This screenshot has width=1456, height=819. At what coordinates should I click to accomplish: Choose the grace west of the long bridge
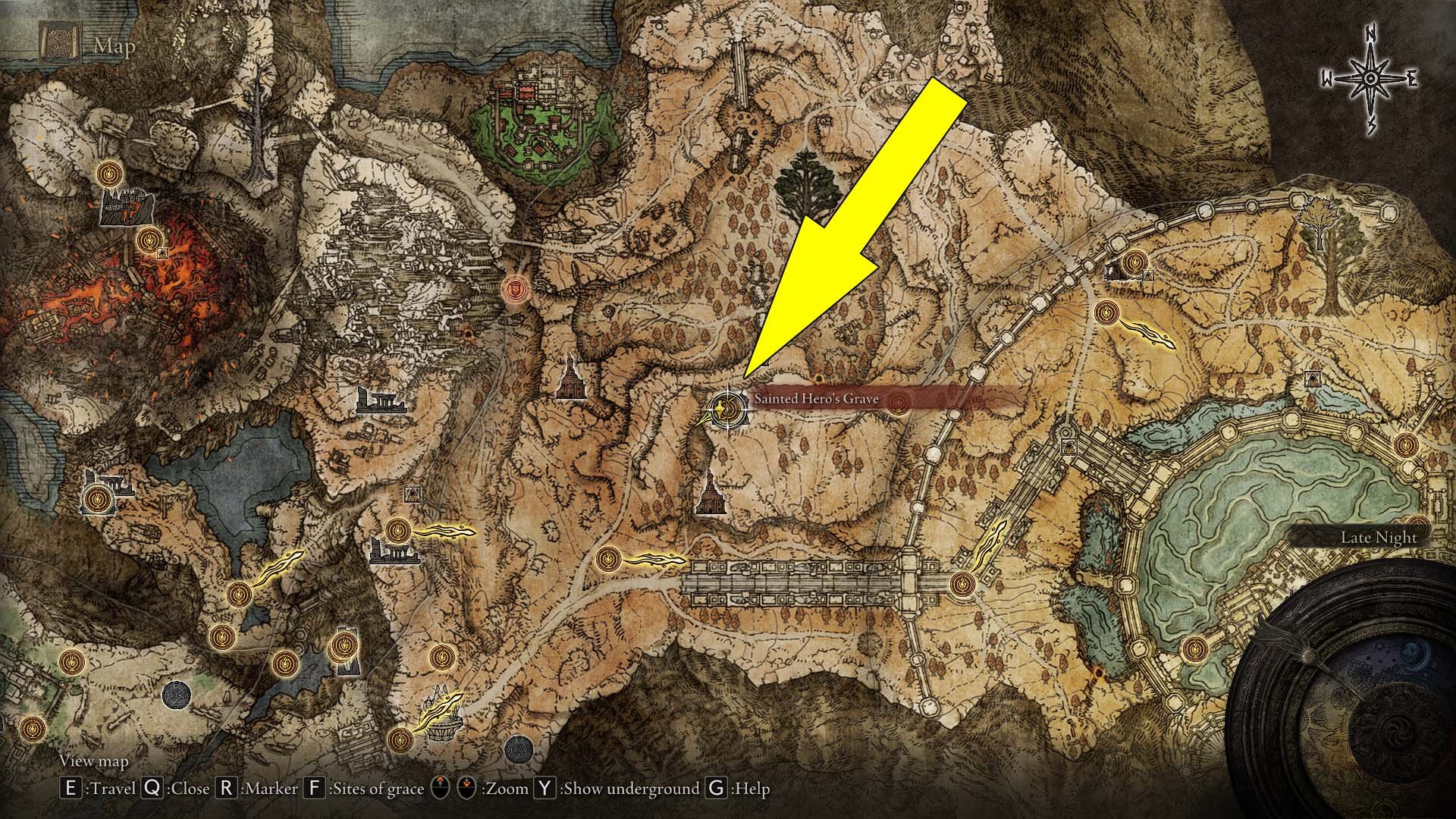coord(607,560)
